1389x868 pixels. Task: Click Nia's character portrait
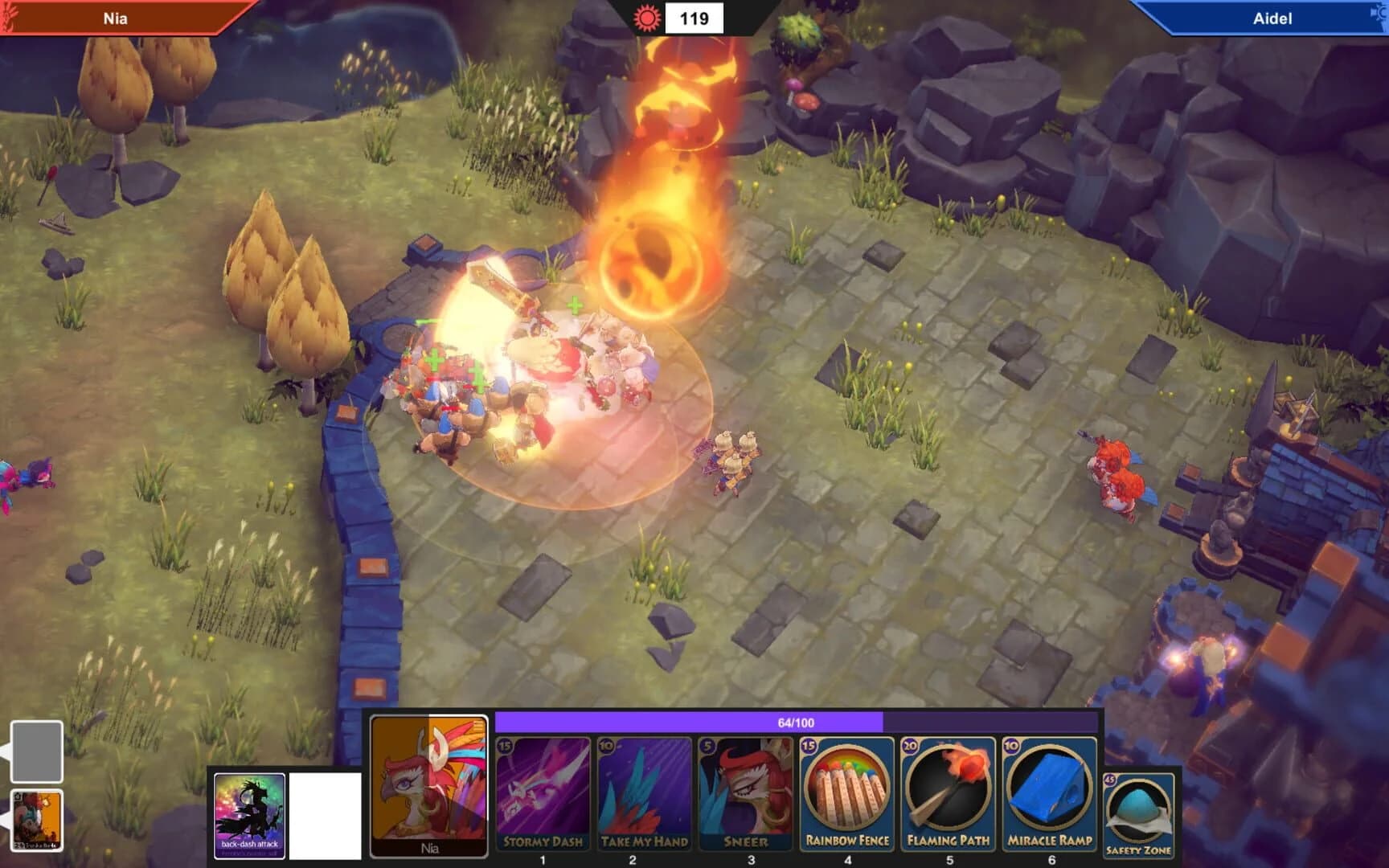(428, 790)
